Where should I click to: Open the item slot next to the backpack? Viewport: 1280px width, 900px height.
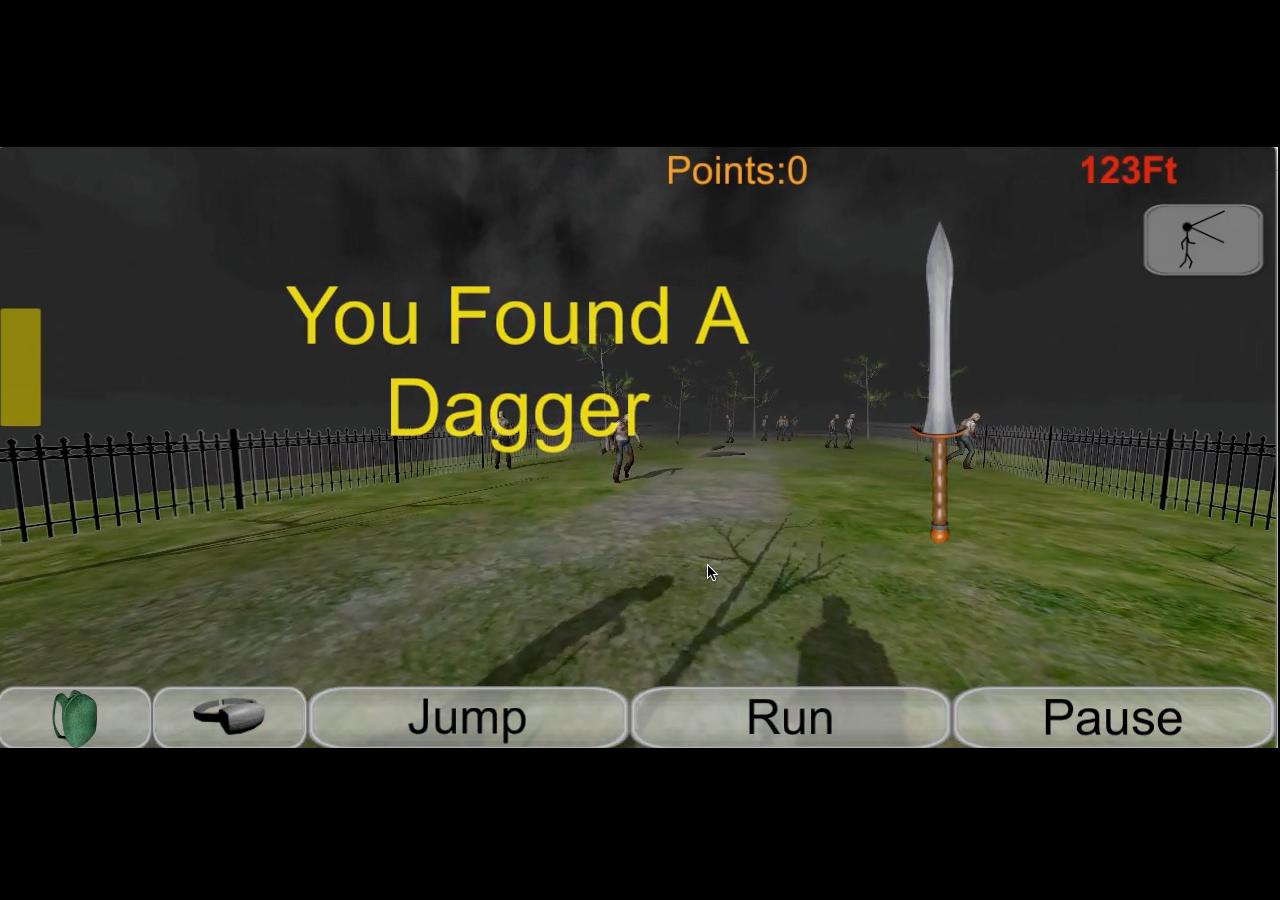(x=228, y=716)
